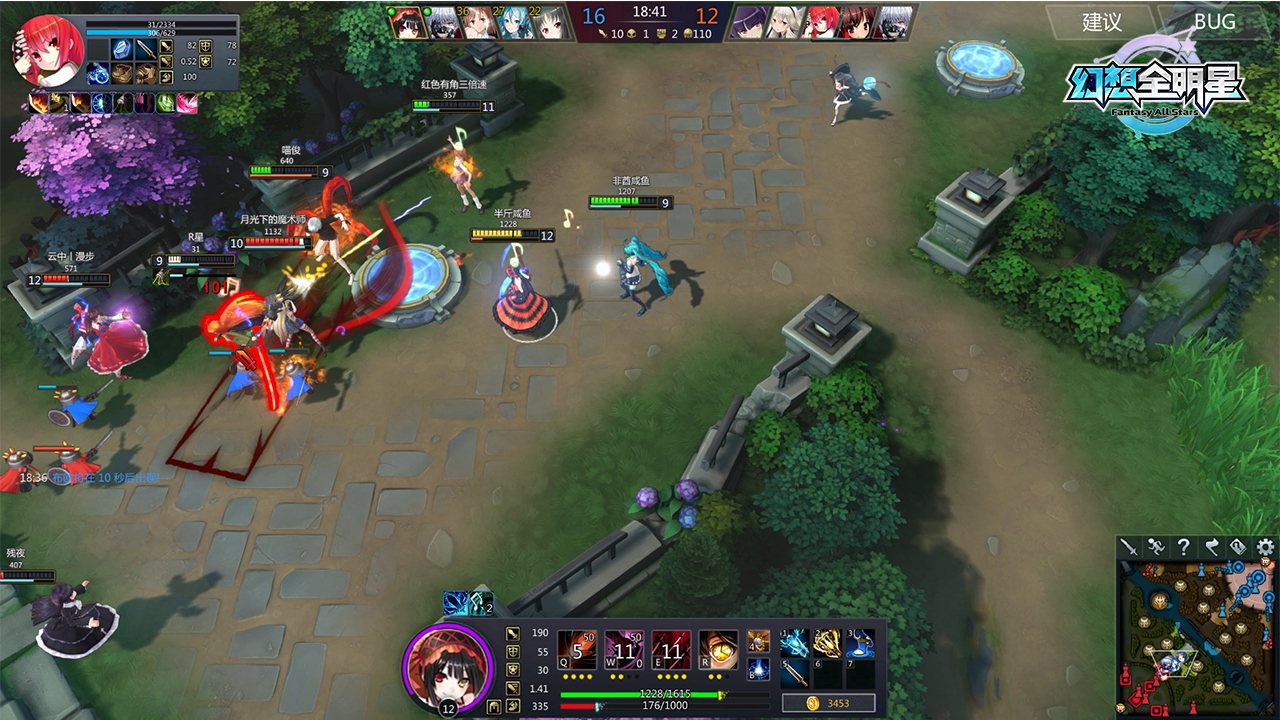Image resolution: width=1280 pixels, height=720 pixels.
Task: Open the shop via the gold counter
Action: [x=828, y=703]
